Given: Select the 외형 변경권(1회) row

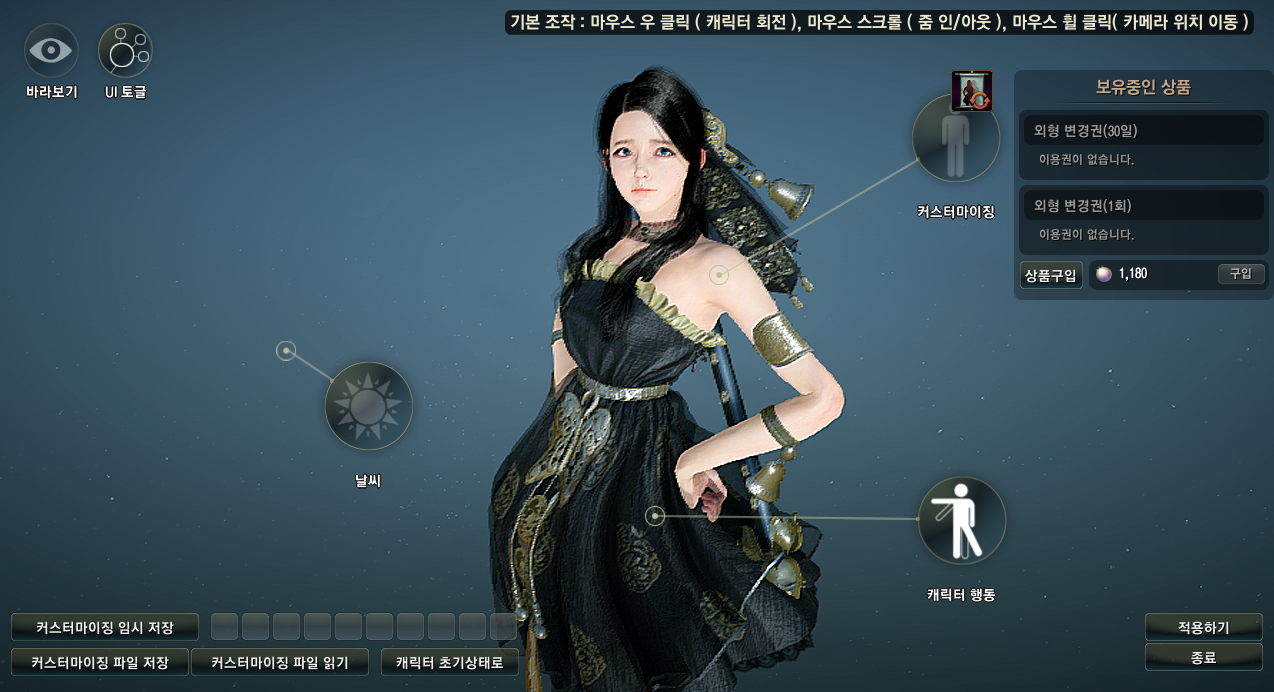Looking at the screenshot, I should pos(1143,205).
